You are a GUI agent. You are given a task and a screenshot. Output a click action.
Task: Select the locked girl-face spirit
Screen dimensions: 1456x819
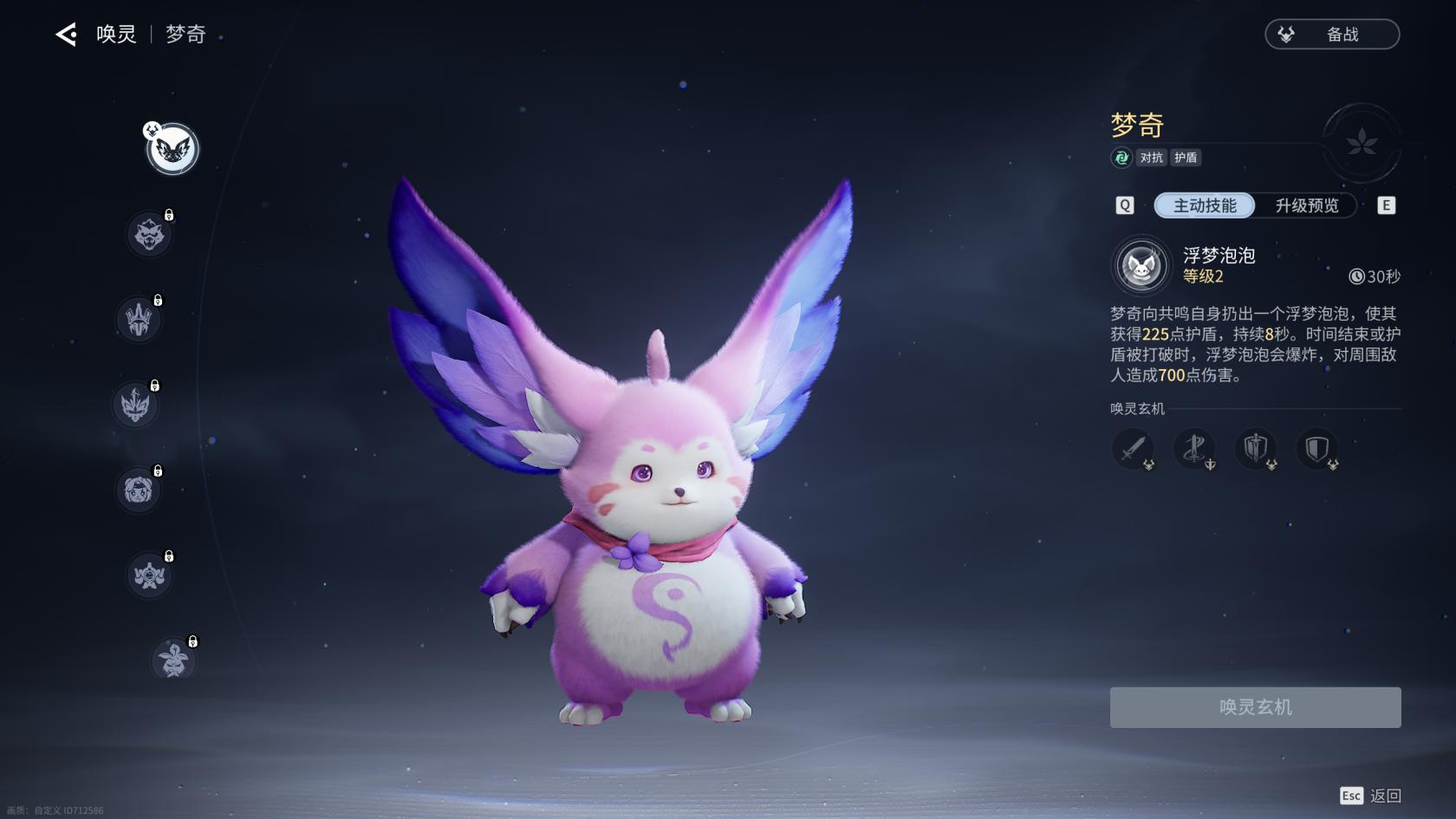(x=138, y=490)
